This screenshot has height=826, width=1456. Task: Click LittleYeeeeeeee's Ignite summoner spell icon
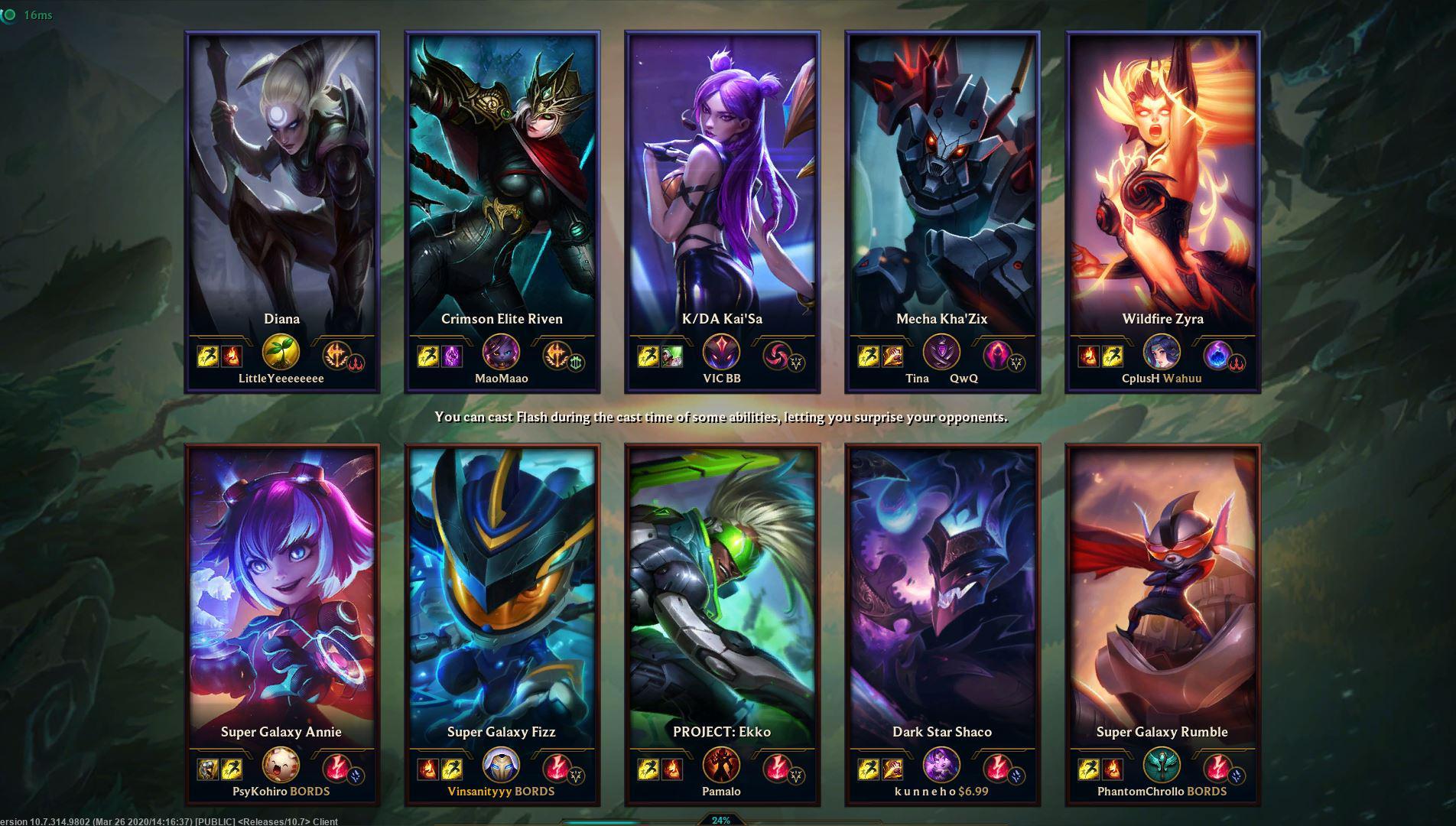point(232,356)
